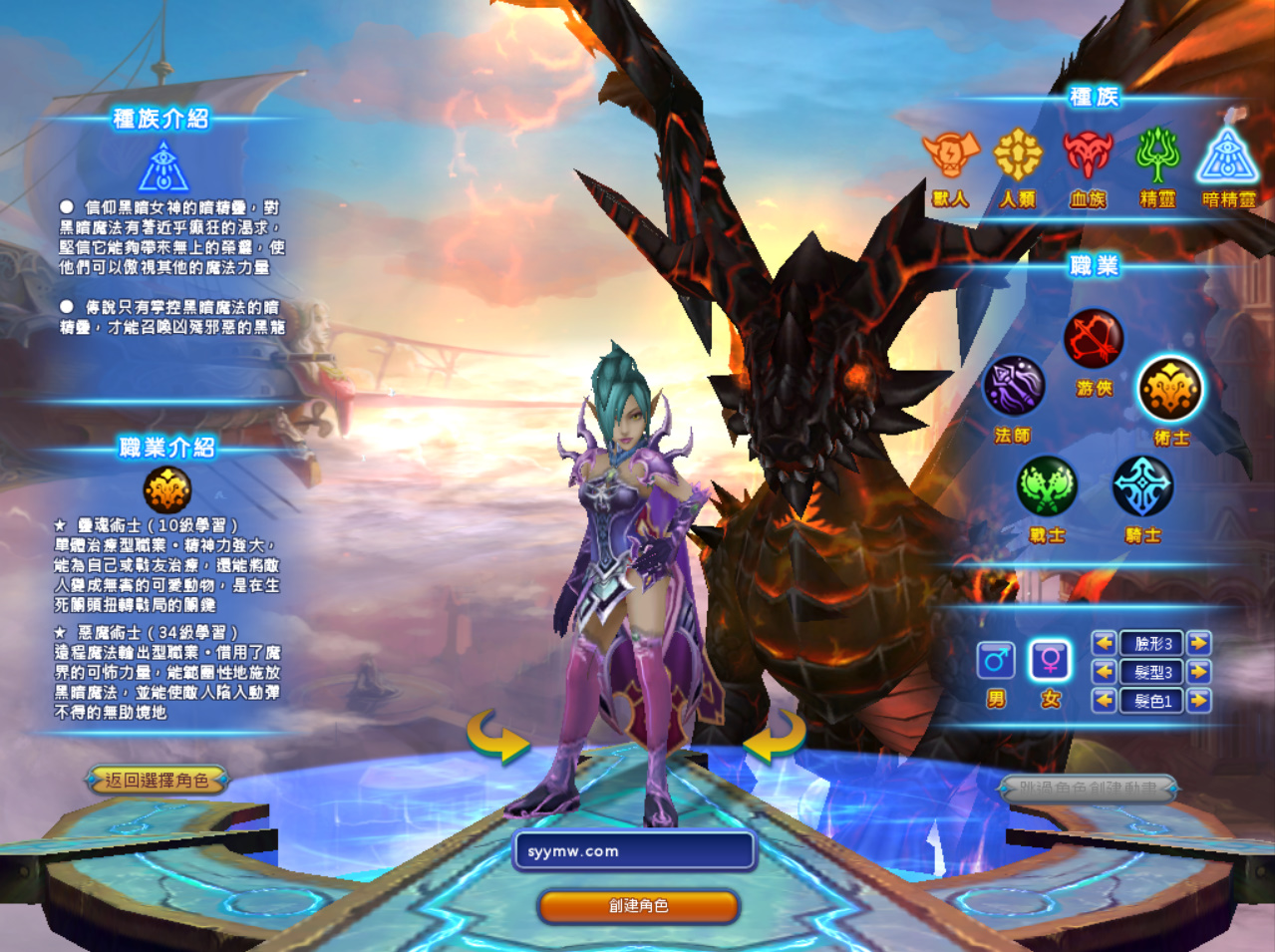1275x952 pixels.
Task: Return via 返回選擇角色 button
Action: (158, 780)
